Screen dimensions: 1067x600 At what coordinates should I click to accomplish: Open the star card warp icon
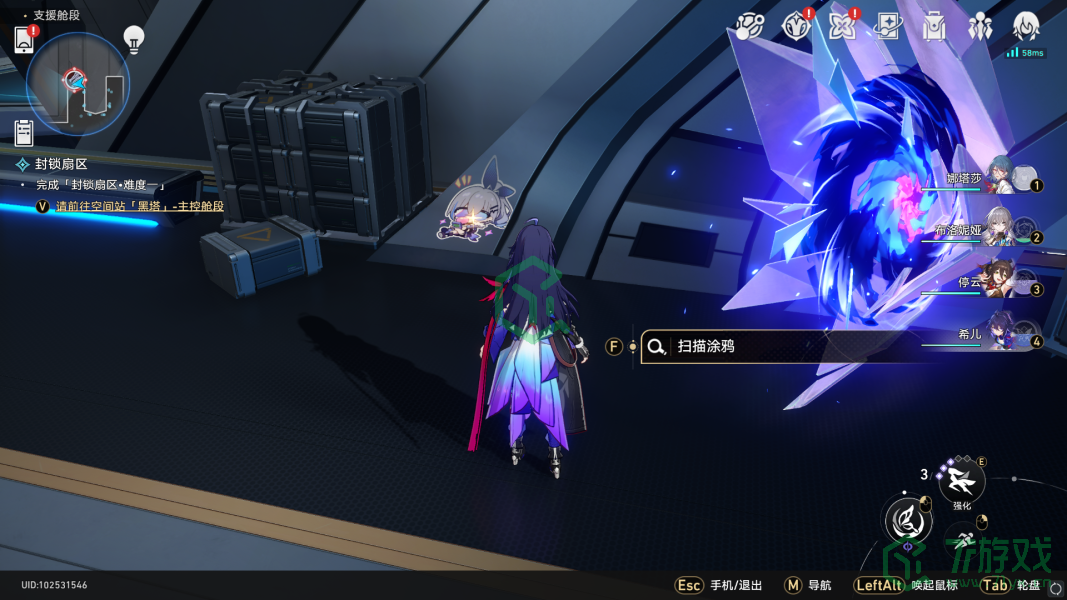pyautogui.click(x=888, y=26)
